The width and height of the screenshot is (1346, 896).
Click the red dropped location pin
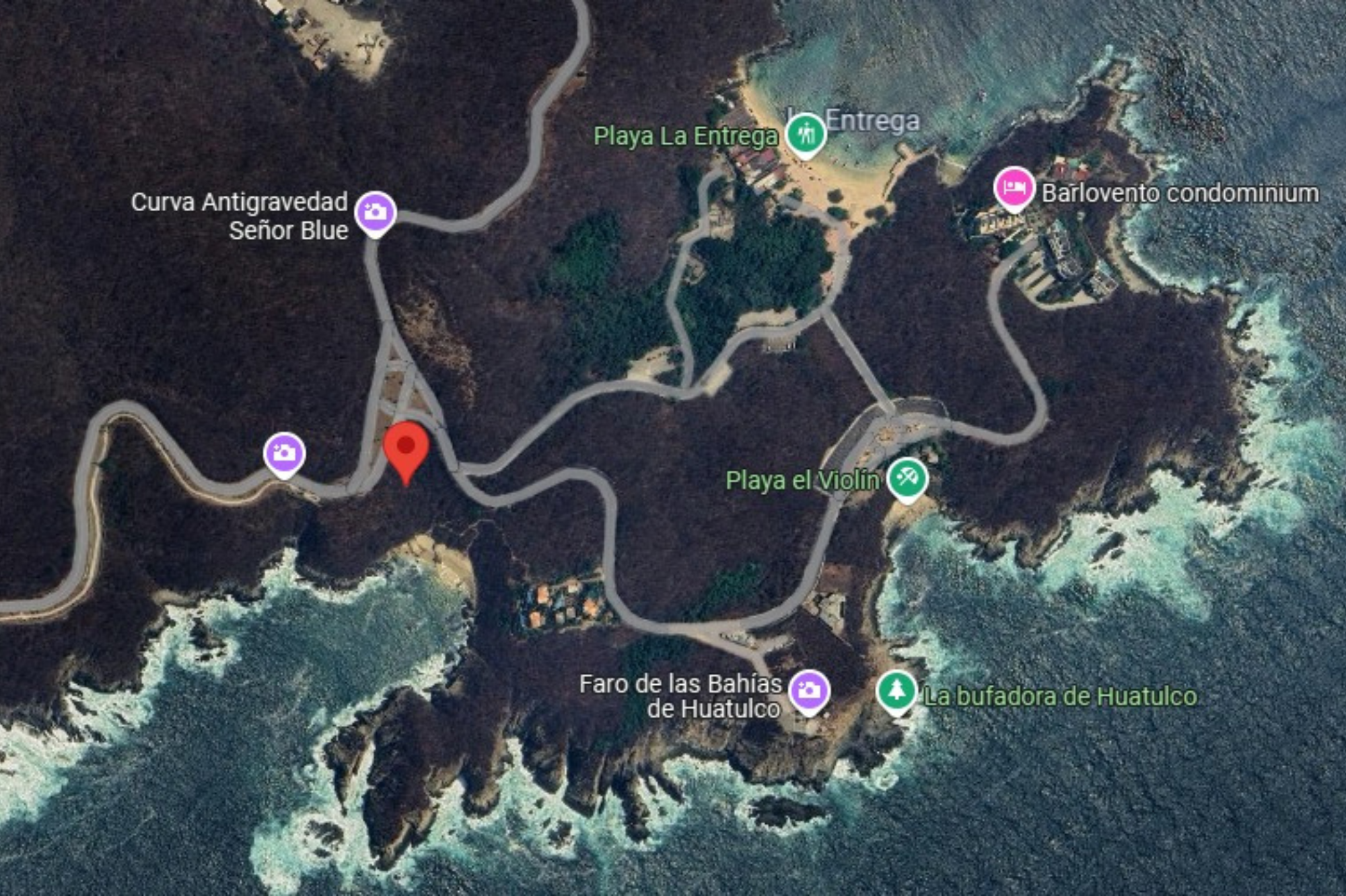[406, 448]
